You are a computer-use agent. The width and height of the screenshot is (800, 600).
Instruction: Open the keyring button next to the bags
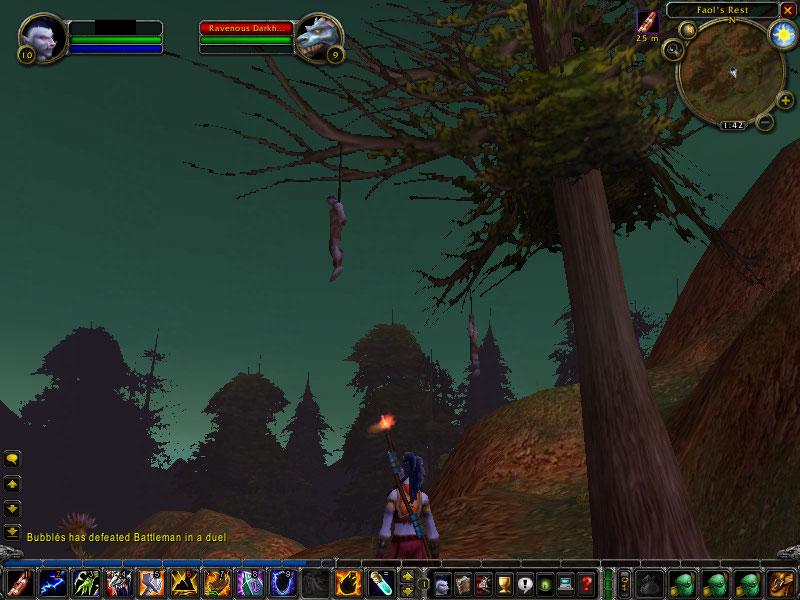(x=625, y=581)
